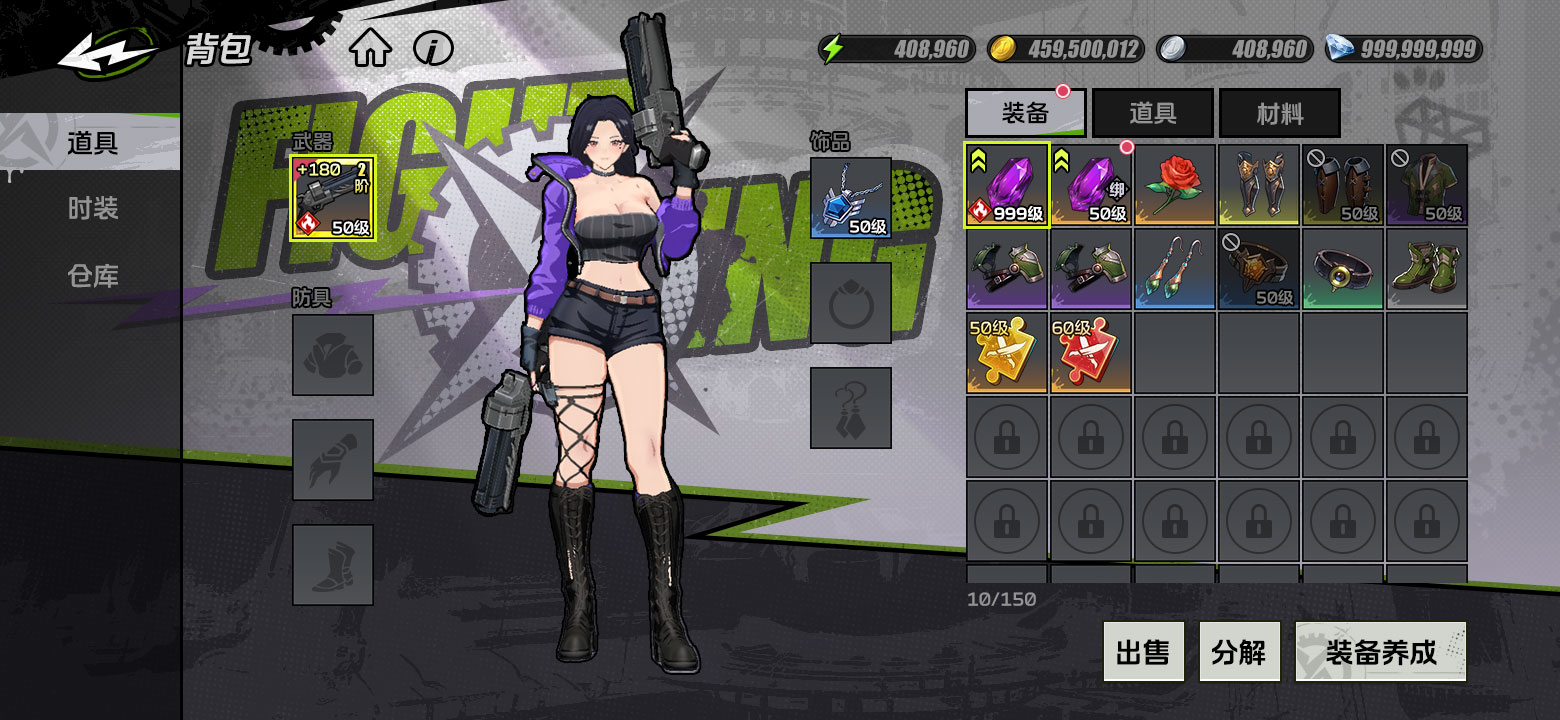The width and height of the screenshot is (1560, 720).
Task: Select the purple crystal with 999级
Action: tap(1007, 185)
